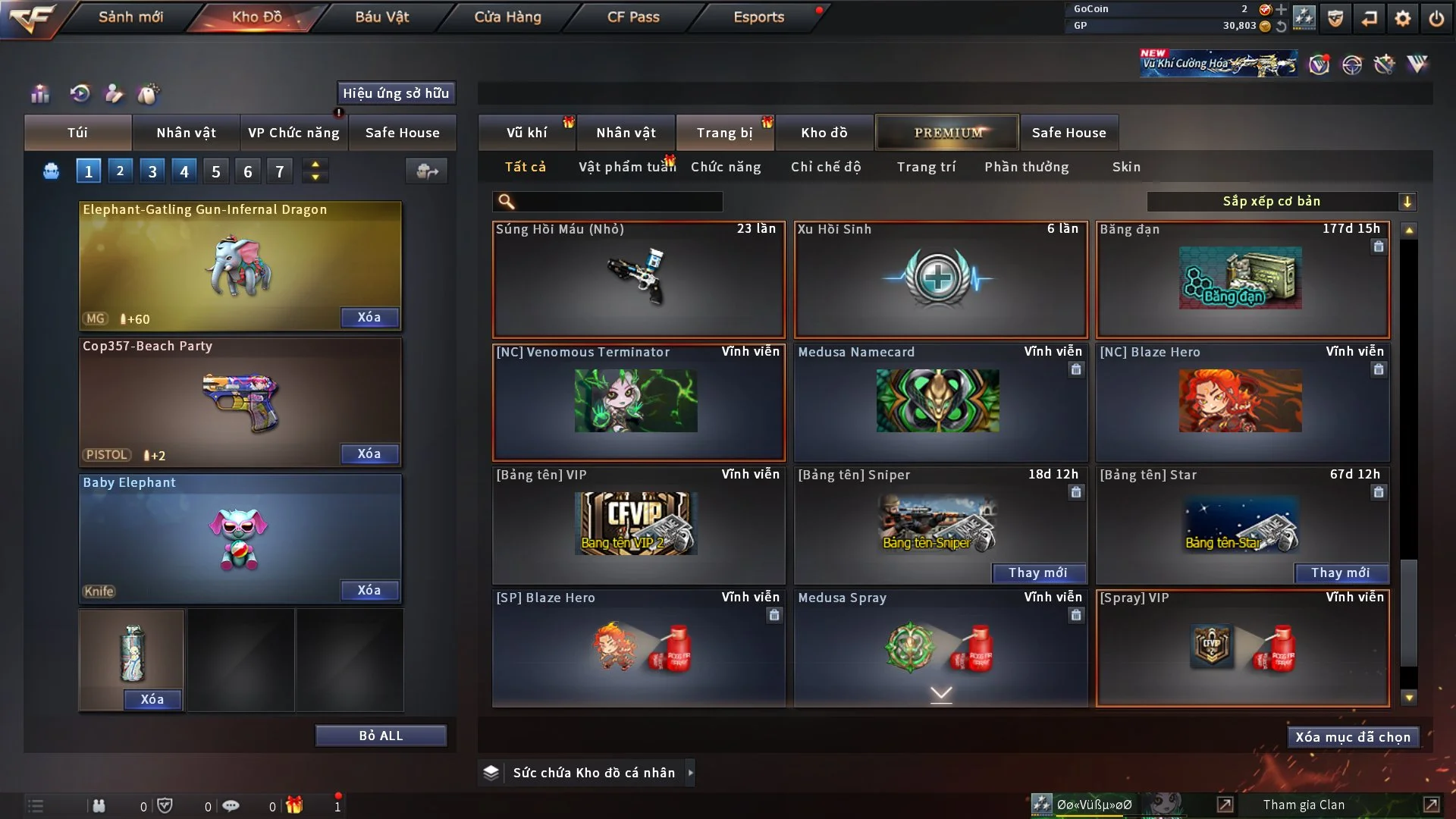The image size is (1456, 819).
Task: Expand Sức chứa Kho đồ cá nhân
Action: click(x=690, y=773)
